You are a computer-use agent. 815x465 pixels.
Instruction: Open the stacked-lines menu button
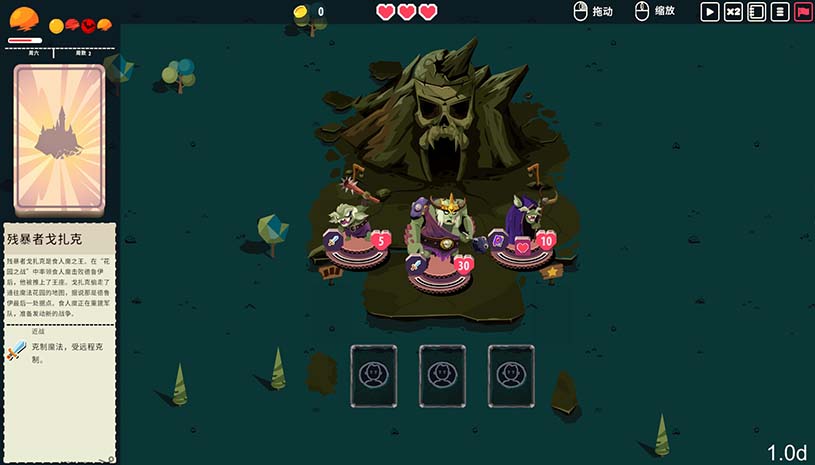tap(780, 12)
